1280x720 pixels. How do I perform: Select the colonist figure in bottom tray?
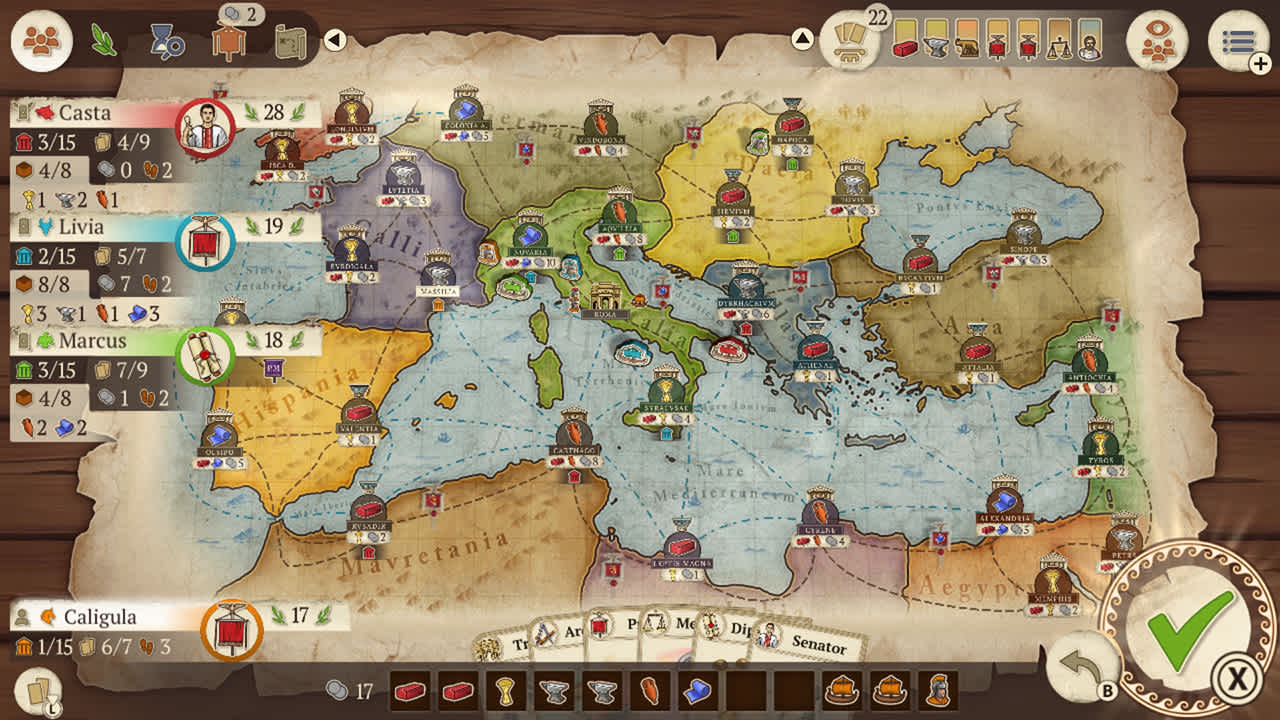(x=938, y=690)
